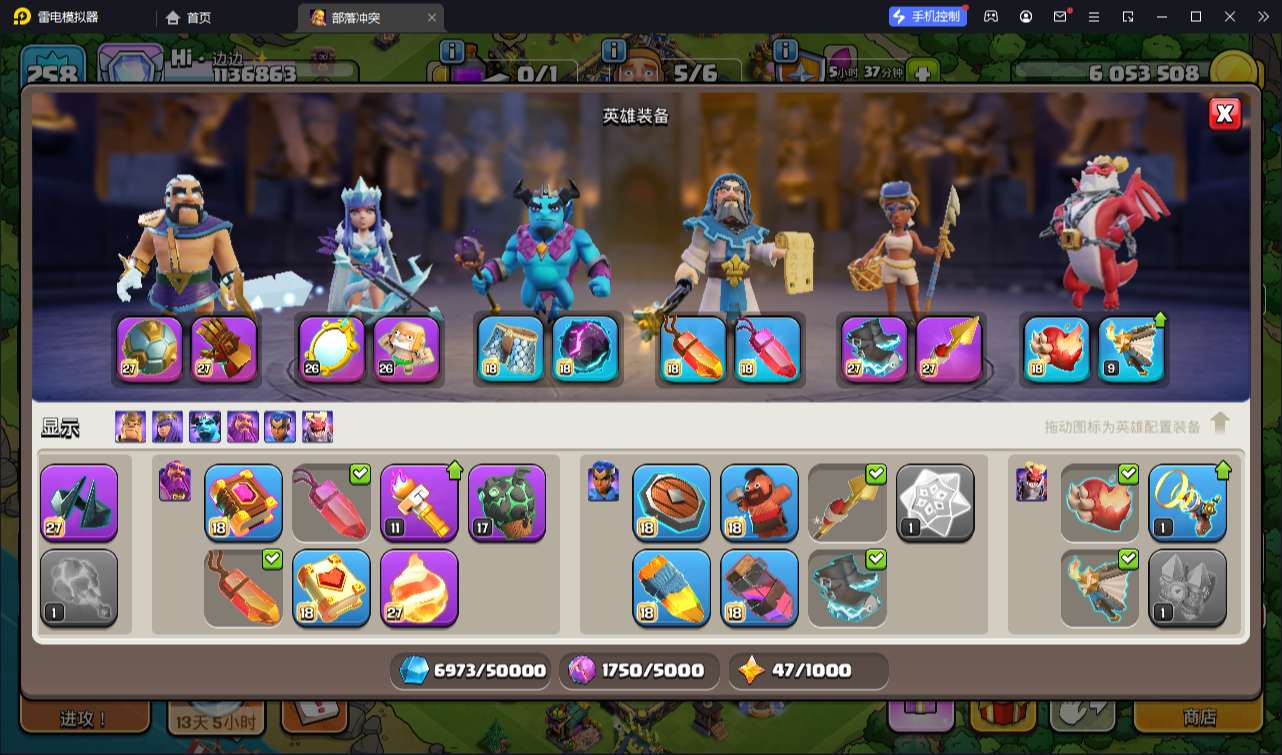Close the hero equipment window
Screen dimensions: 1282x755
pos(1224,114)
